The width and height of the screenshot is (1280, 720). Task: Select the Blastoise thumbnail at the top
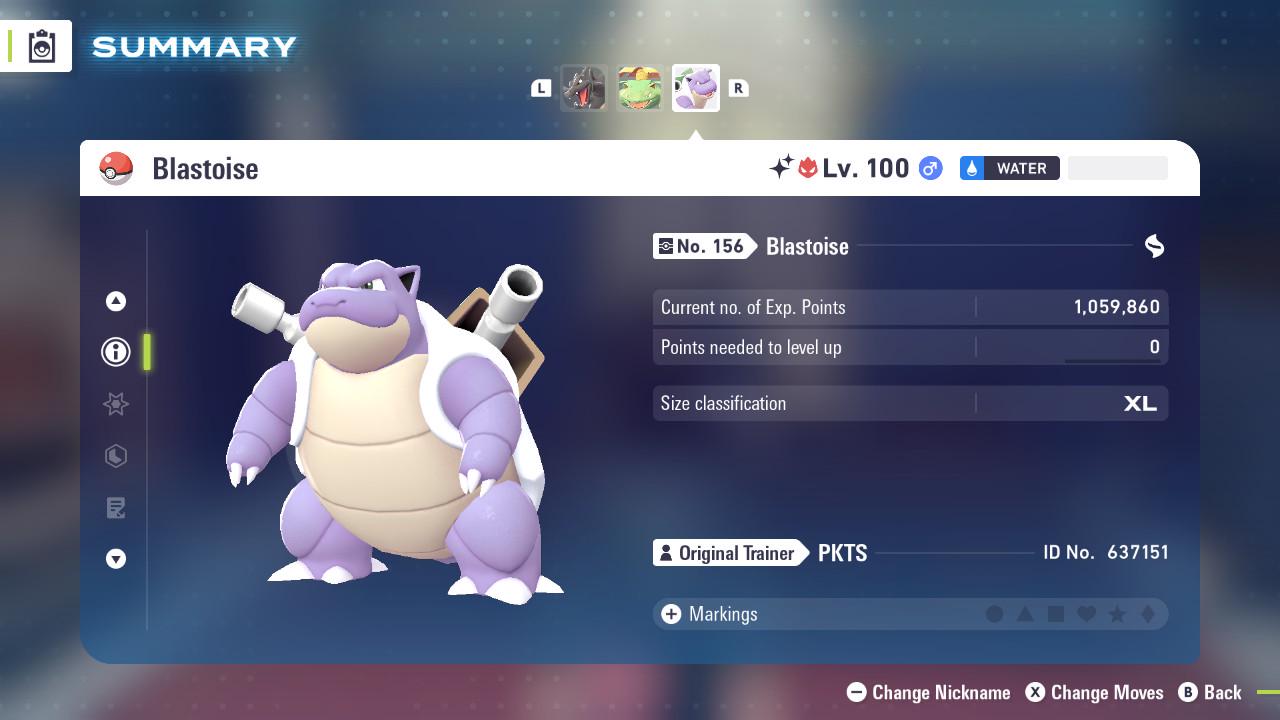coord(696,88)
